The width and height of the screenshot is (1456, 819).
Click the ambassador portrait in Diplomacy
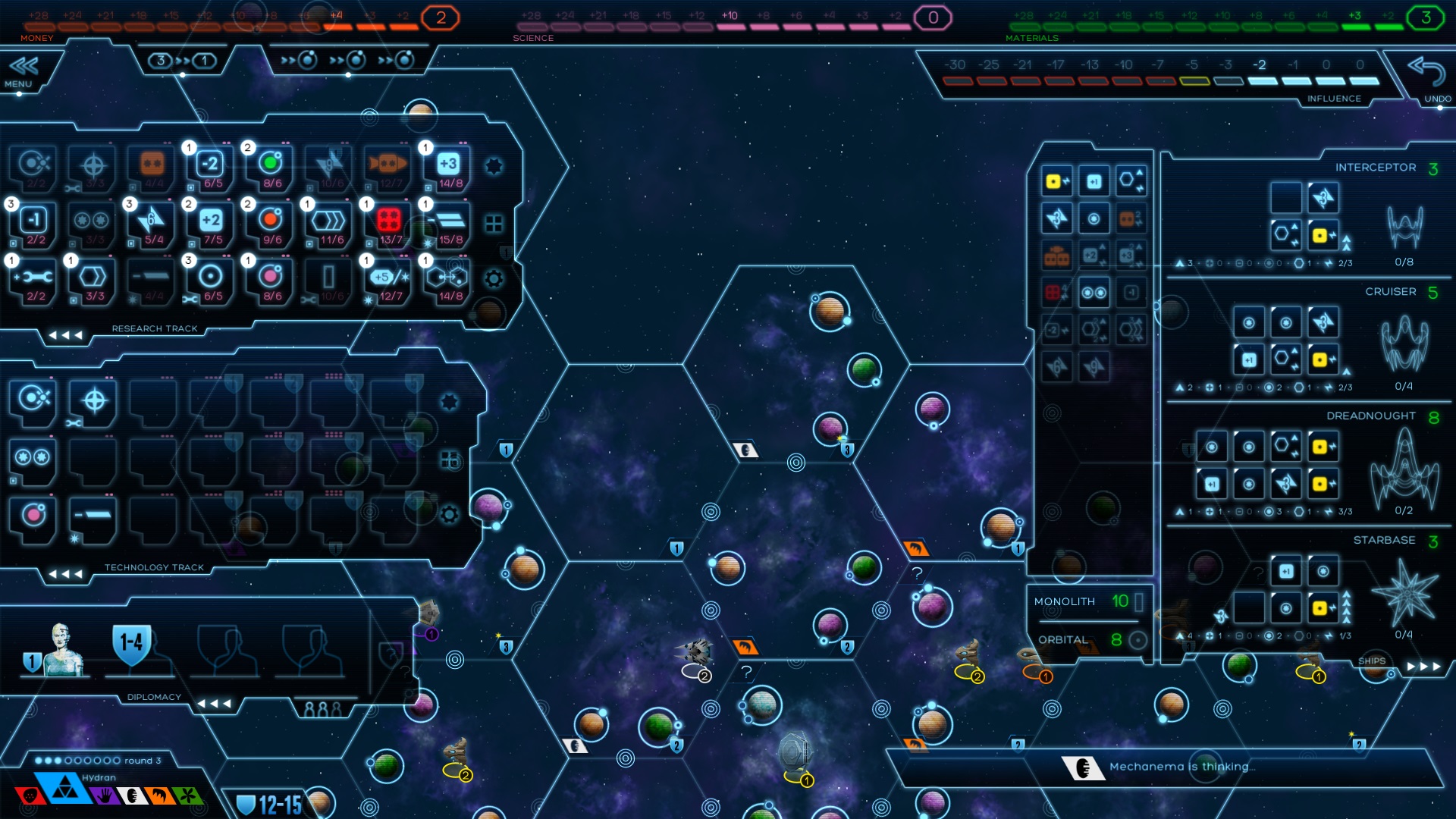pos(62,649)
